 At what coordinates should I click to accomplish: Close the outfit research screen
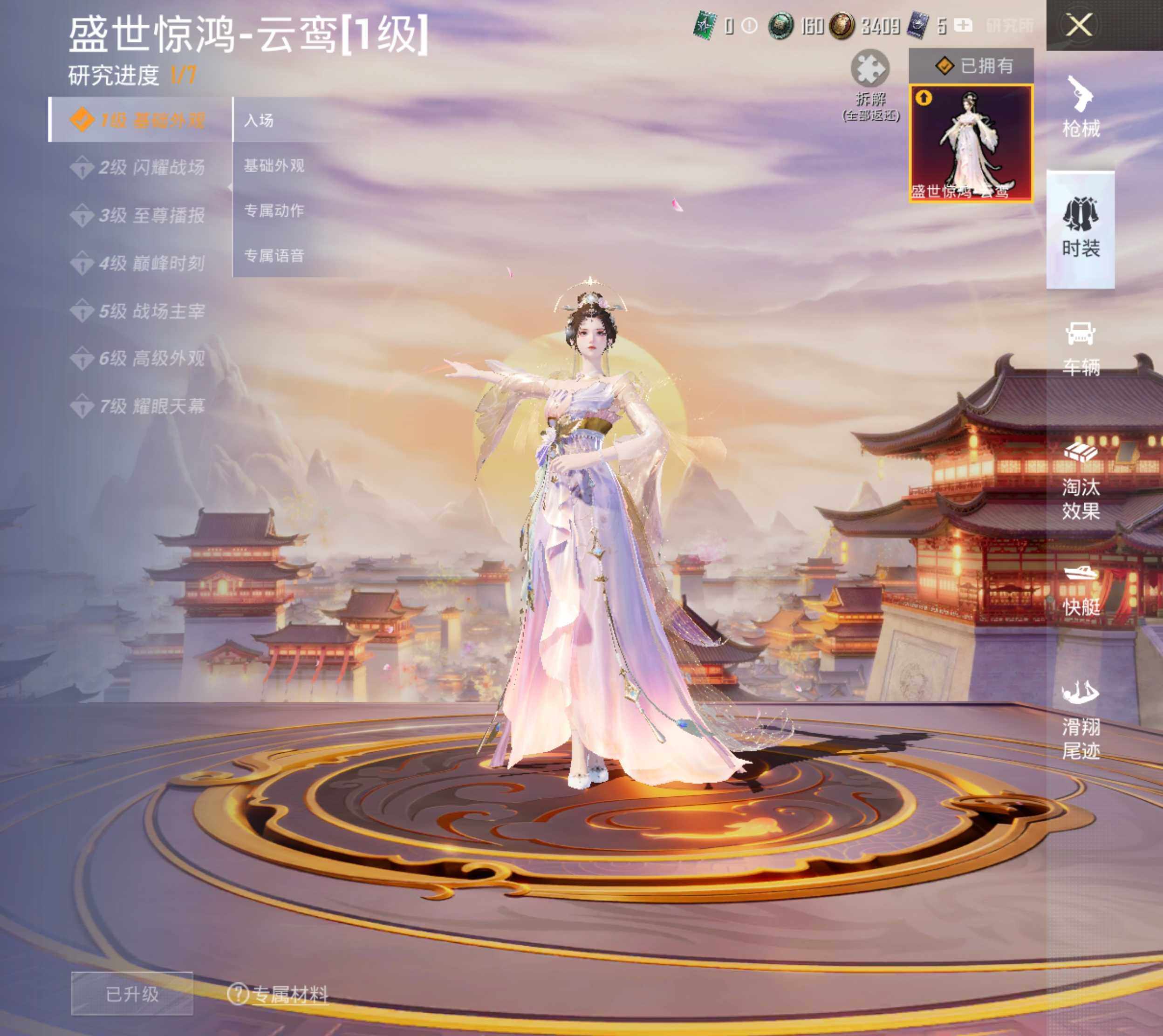[x=1079, y=26]
